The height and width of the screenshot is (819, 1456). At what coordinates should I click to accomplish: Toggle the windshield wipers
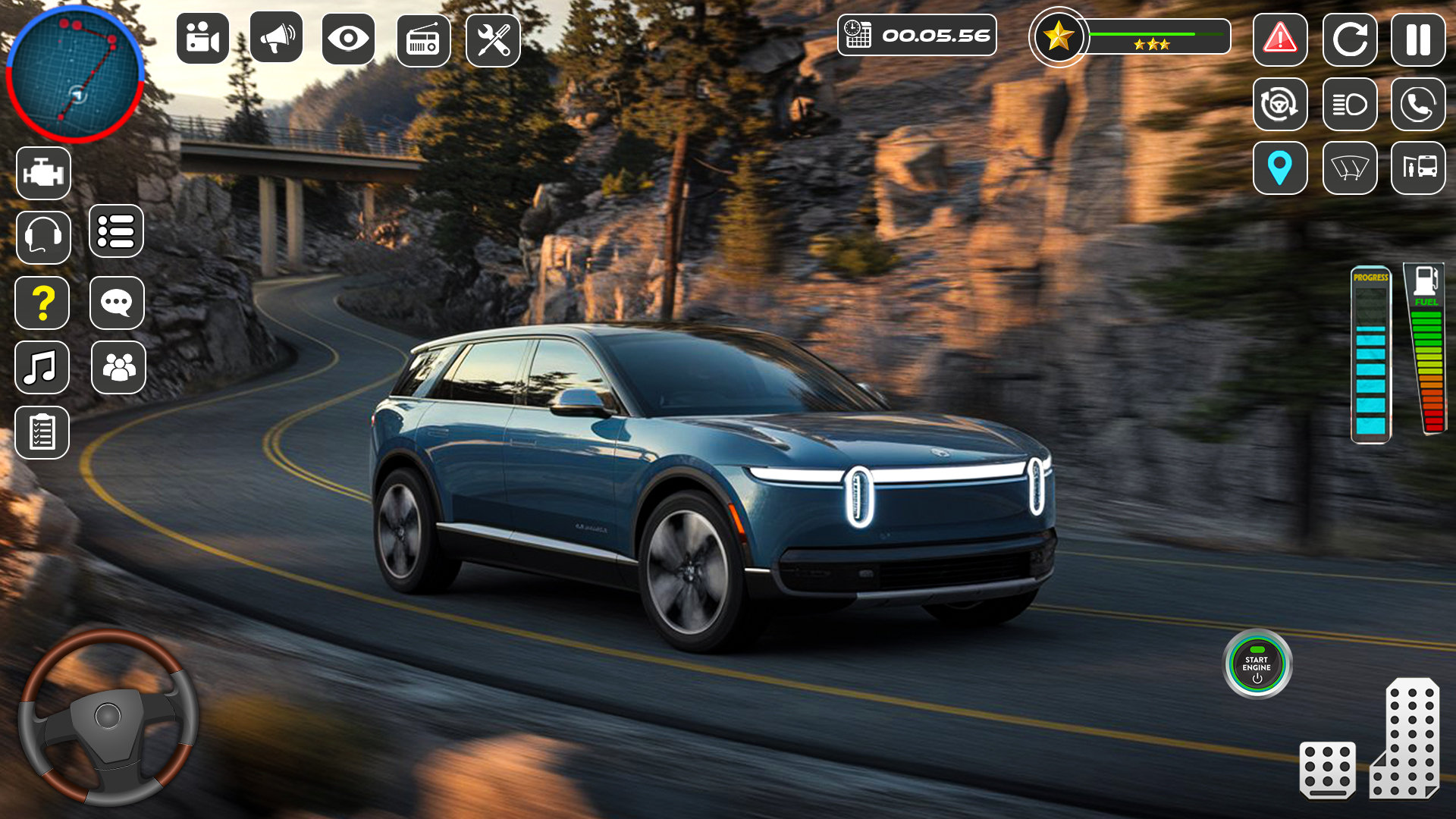click(x=1350, y=168)
